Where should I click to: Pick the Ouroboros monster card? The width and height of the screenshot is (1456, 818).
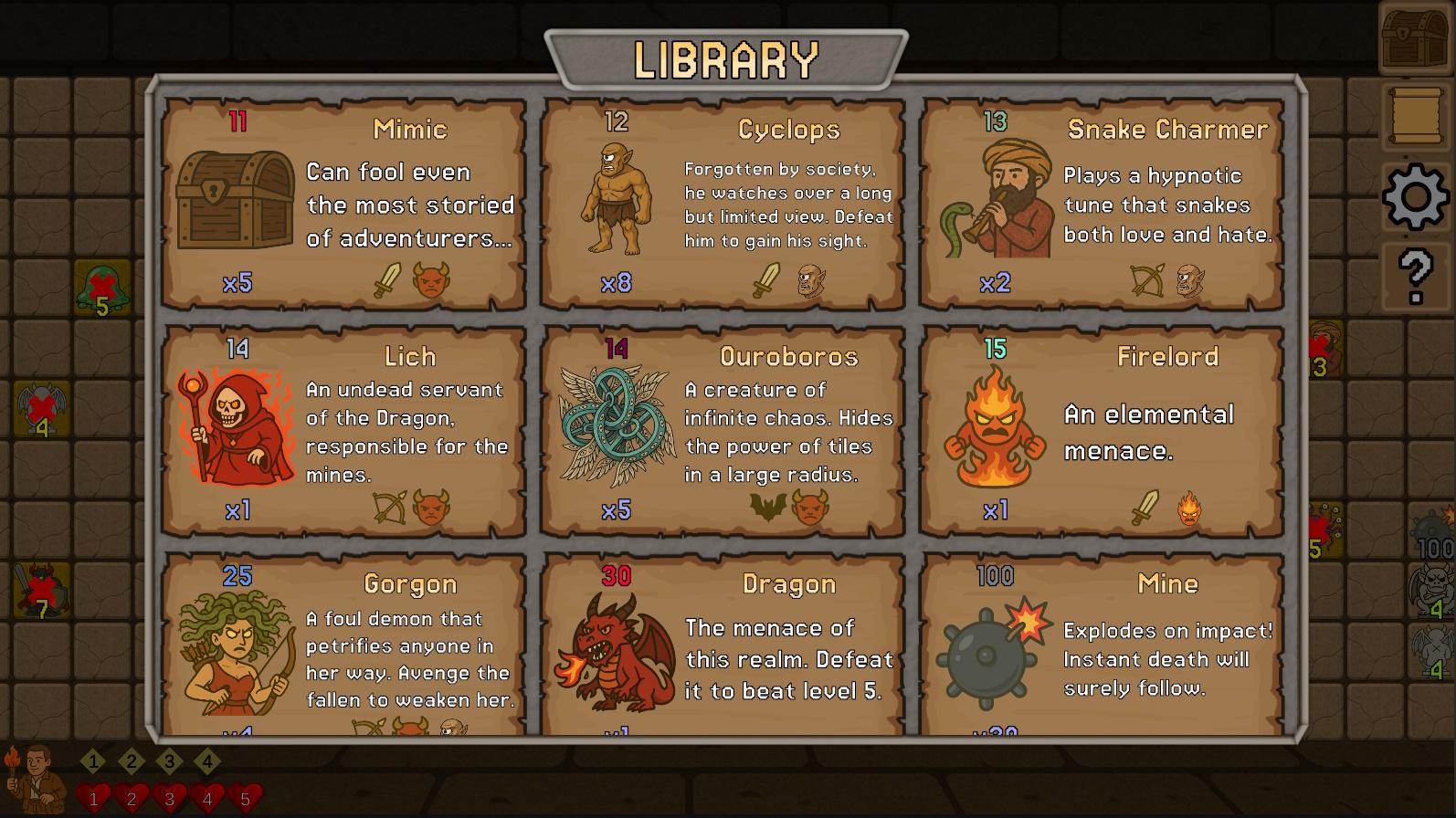723,431
